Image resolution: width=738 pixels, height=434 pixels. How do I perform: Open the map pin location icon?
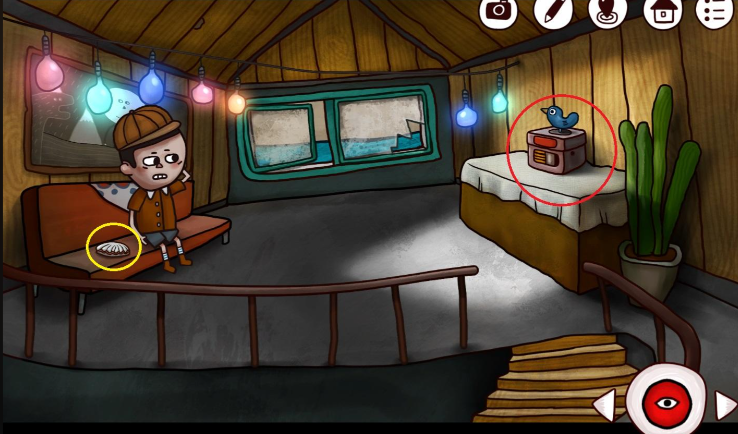pos(607,10)
